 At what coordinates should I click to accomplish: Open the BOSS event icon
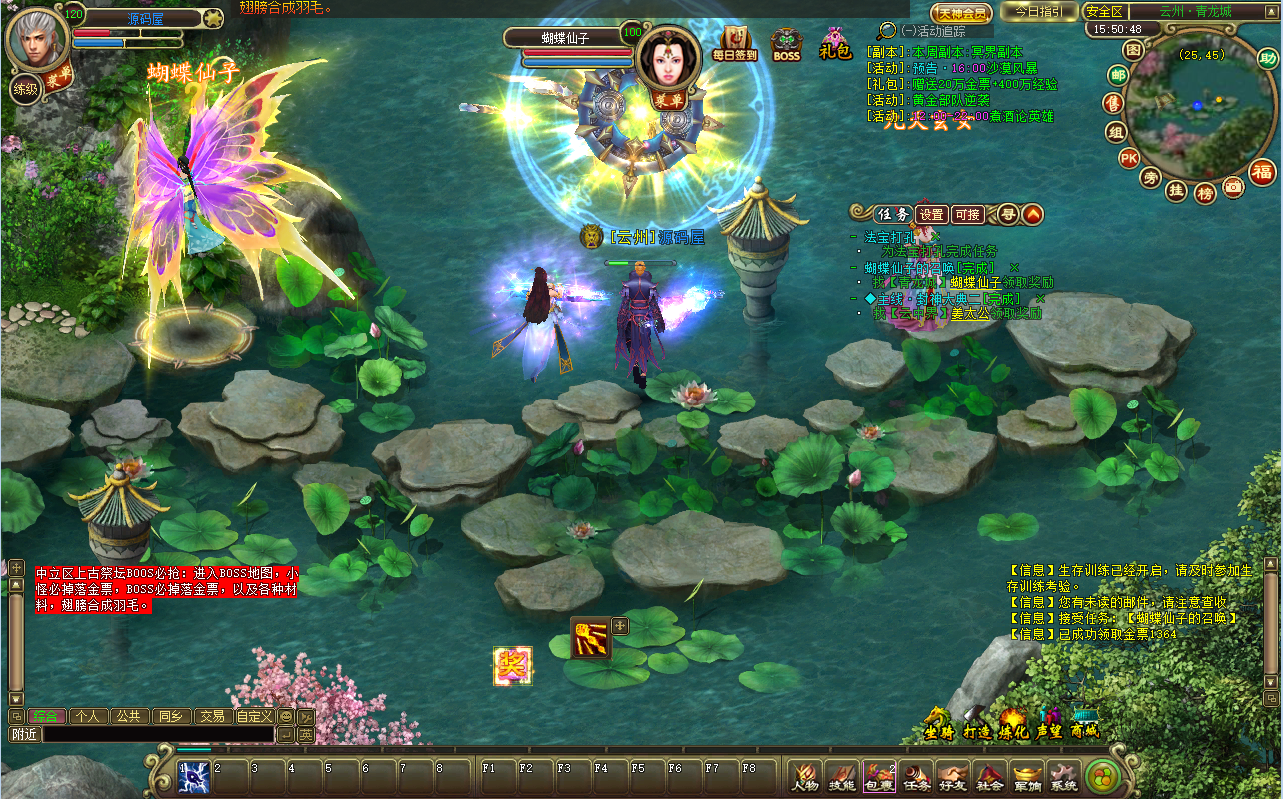[787, 45]
